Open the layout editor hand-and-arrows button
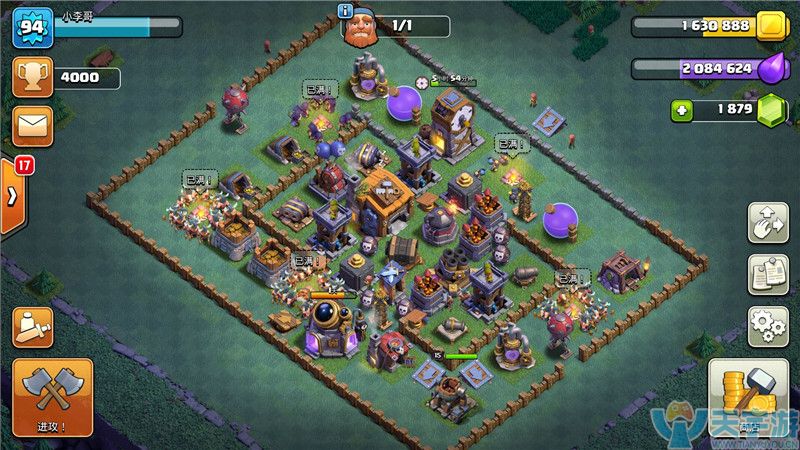This screenshot has height=450, width=800. (x=768, y=222)
